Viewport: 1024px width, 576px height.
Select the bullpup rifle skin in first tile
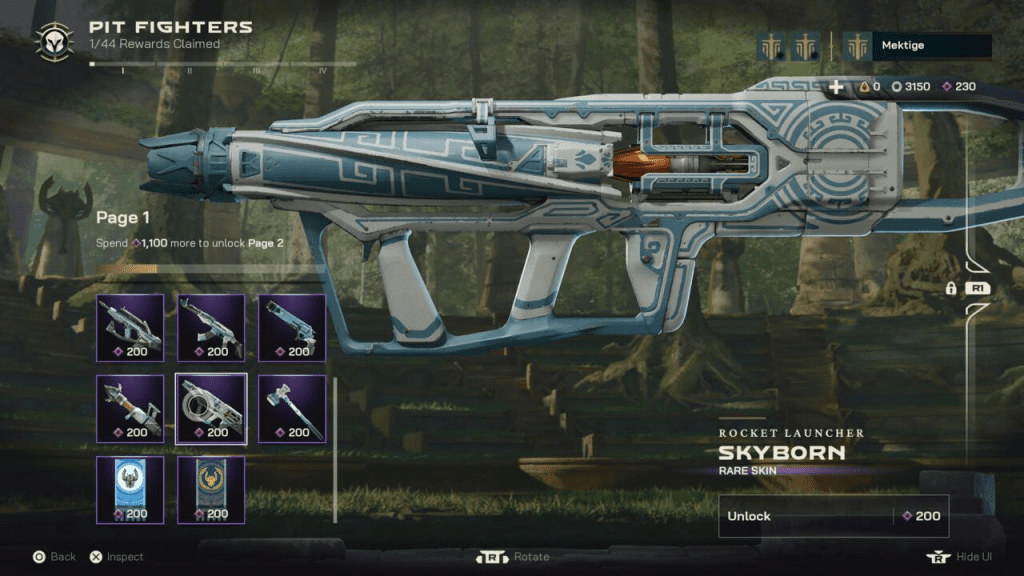click(130, 327)
